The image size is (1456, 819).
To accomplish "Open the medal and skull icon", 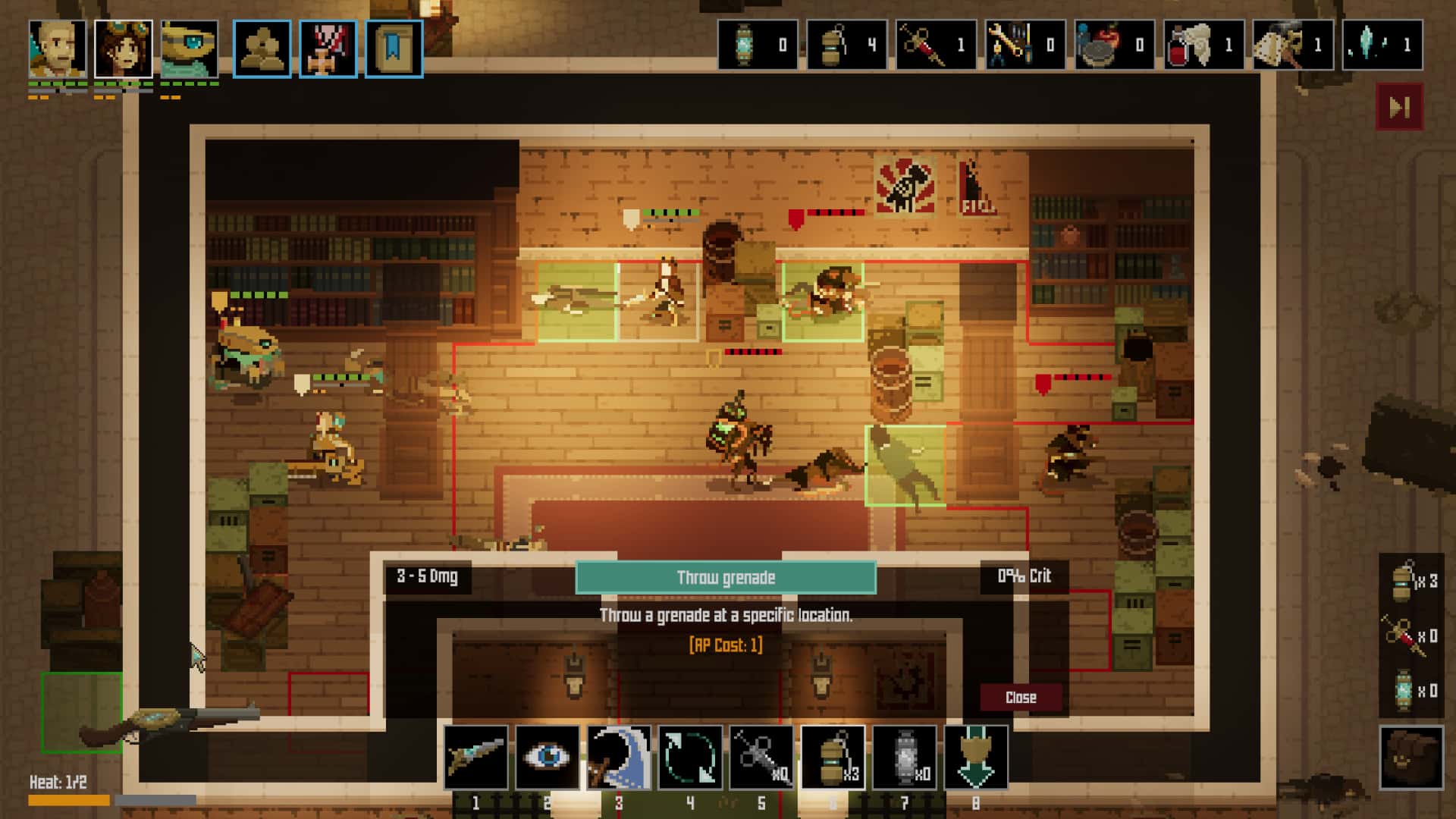I will coord(328,49).
